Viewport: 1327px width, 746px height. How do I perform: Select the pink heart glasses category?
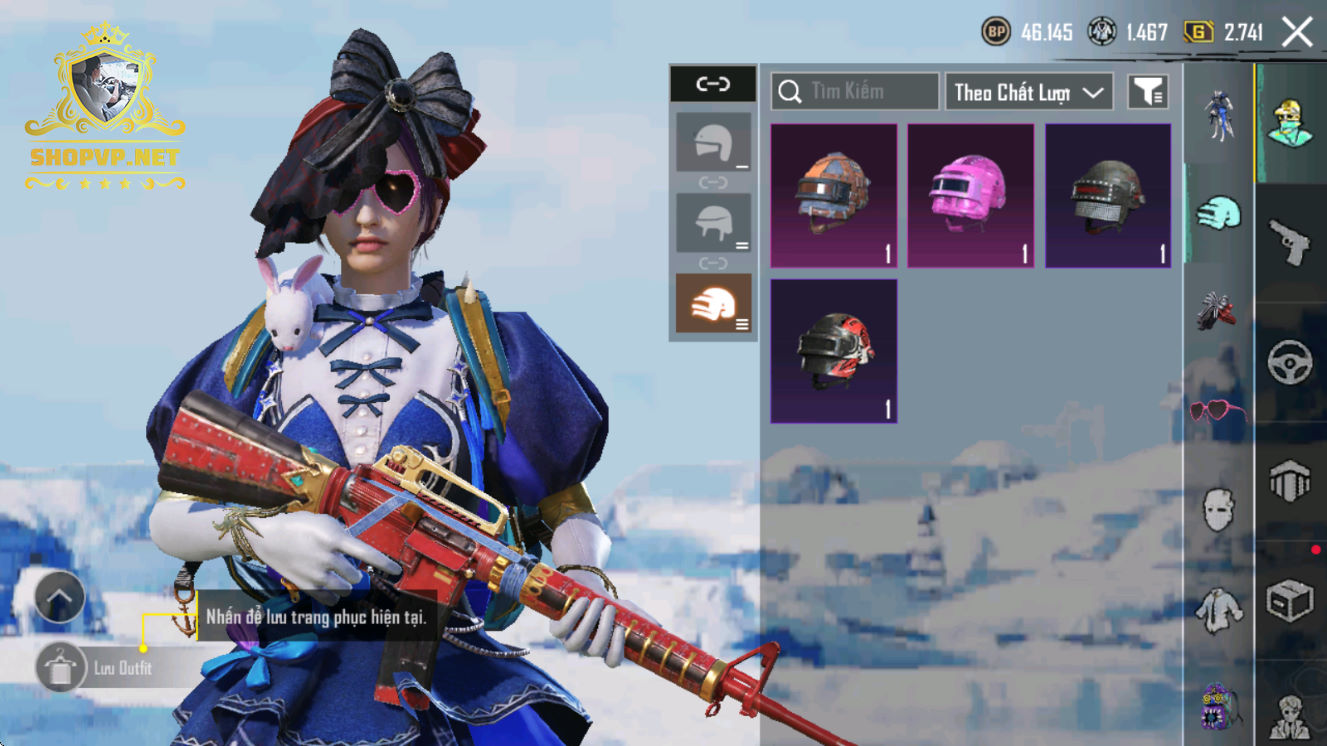1218,410
